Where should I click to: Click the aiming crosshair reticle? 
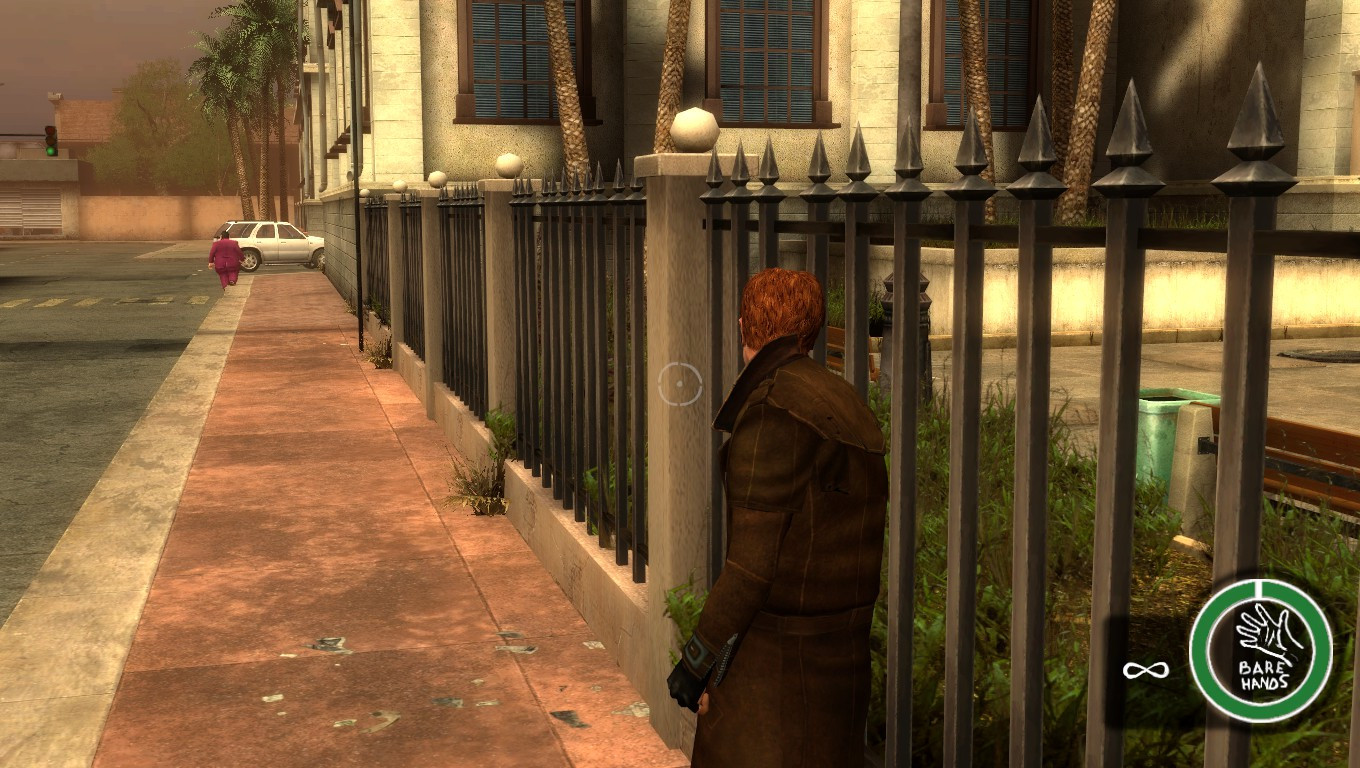(x=683, y=383)
